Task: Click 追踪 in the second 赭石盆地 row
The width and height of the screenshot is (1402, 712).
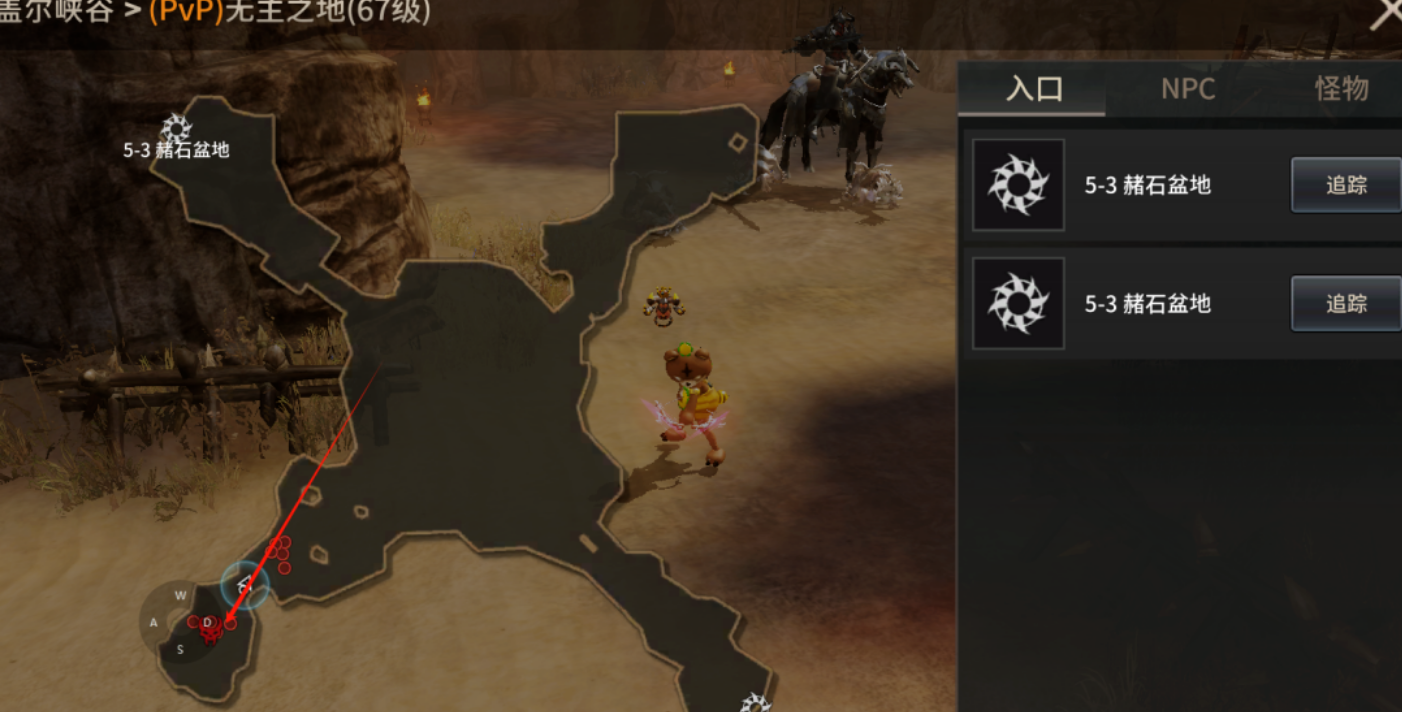Action: pyautogui.click(x=1345, y=303)
